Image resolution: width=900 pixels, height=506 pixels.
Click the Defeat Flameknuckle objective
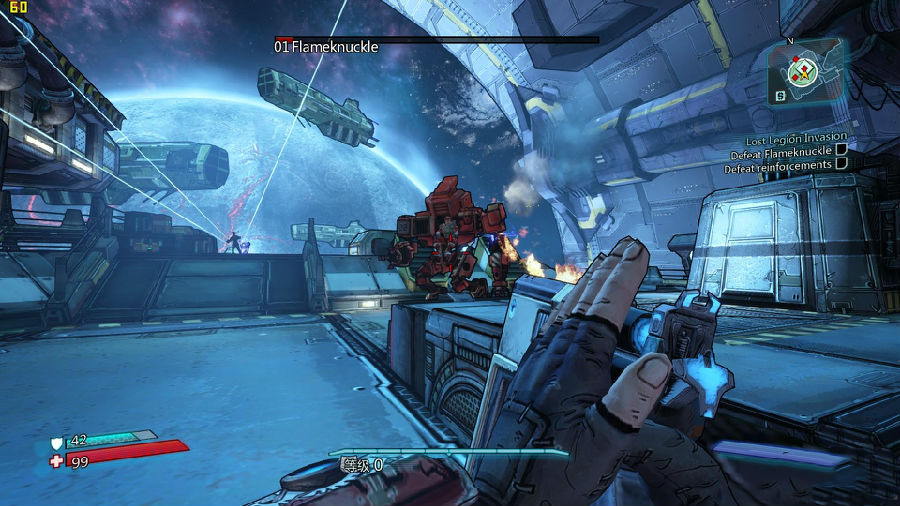782,151
